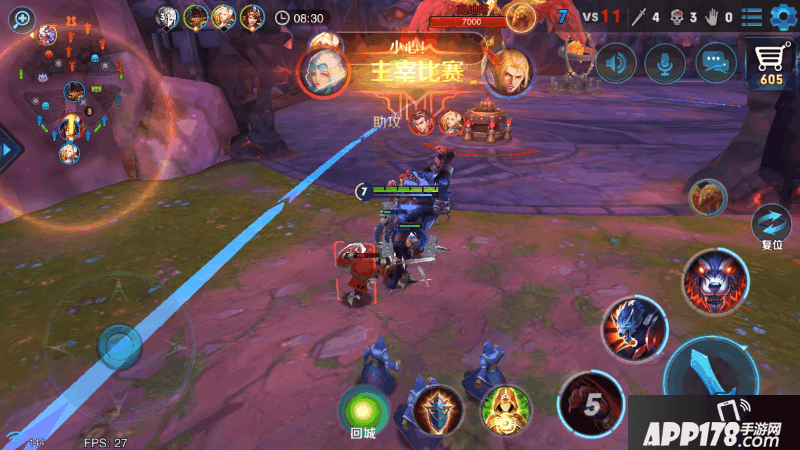Toggle the speaker sound button

point(616,64)
